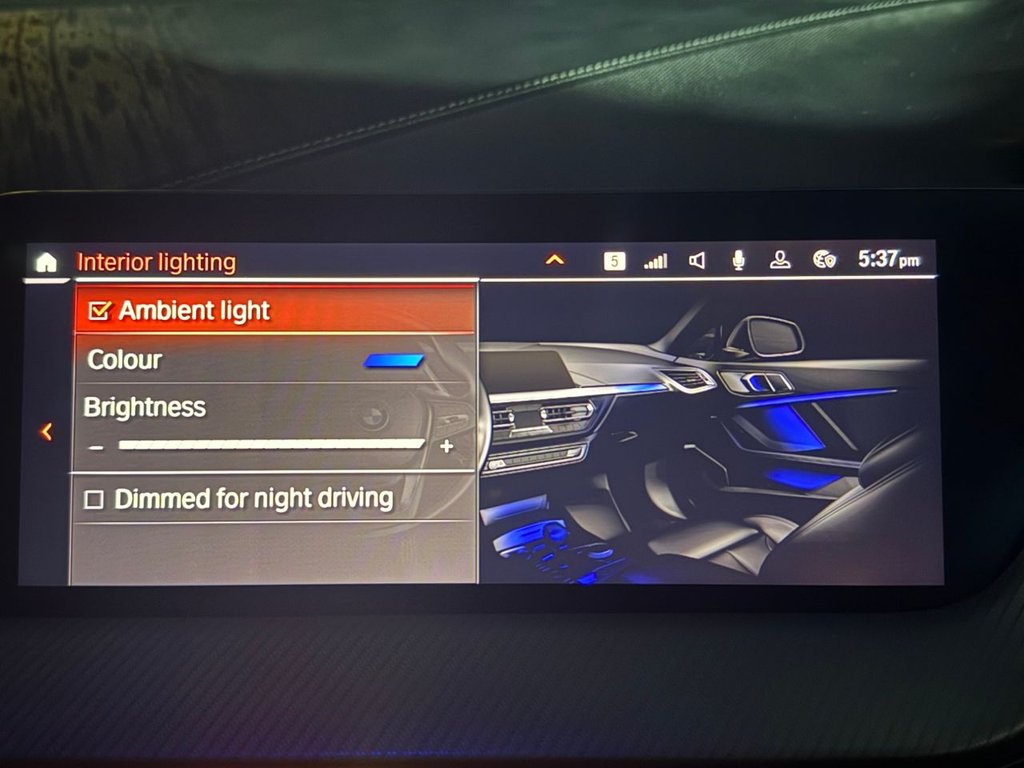
Task: Go back using the left arrow
Action: 46,432
